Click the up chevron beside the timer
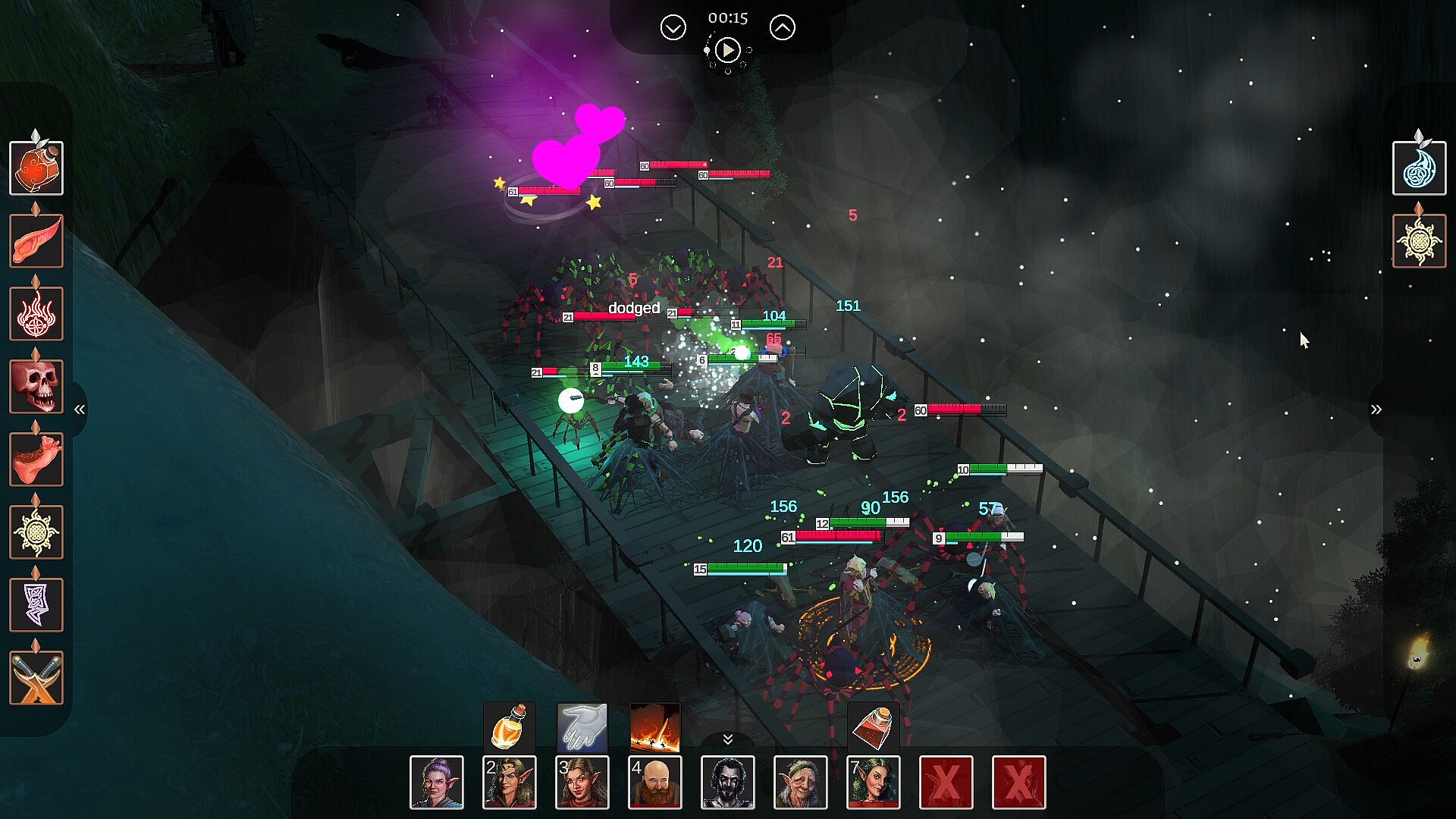 click(782, 28)
